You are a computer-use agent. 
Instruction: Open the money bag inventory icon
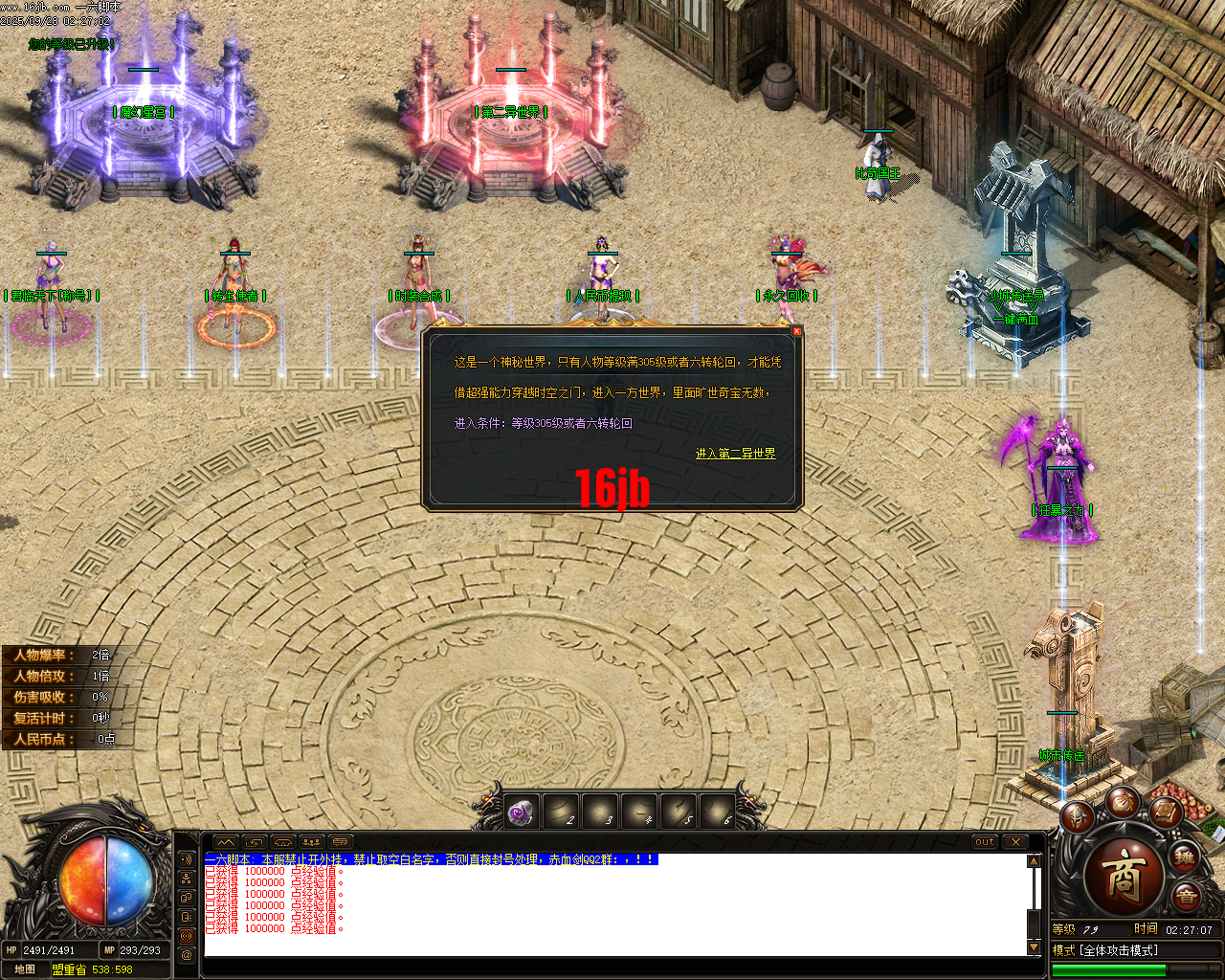[1125, 803]
